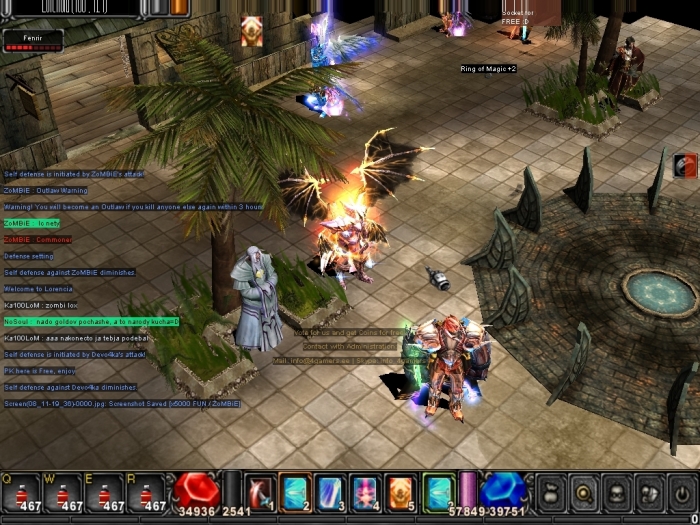Click the magnifier ring menu button
The height and width of the screenshot is (525, 700).
coord(584,493)
